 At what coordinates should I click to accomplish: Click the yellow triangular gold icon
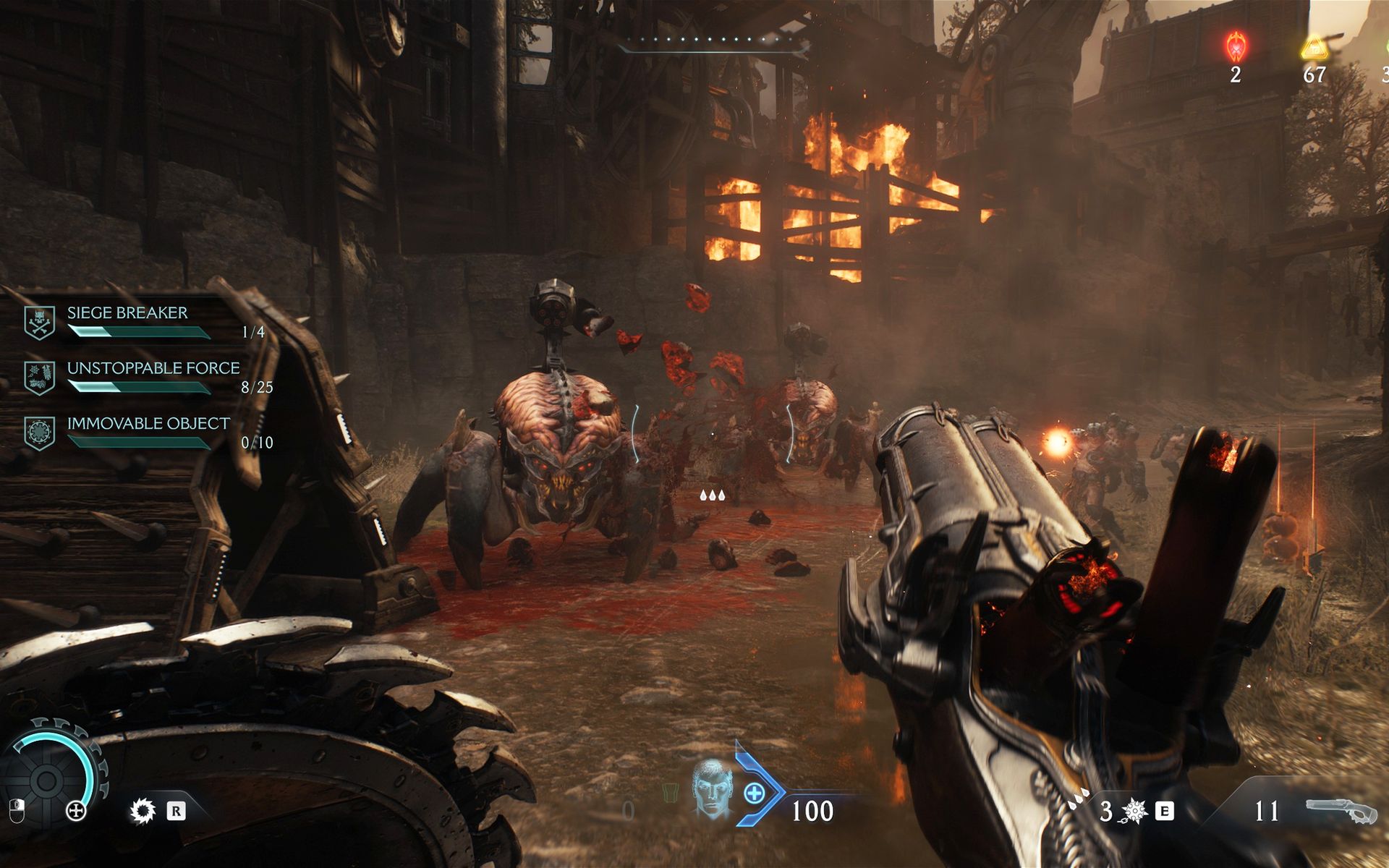point(1313,48)
